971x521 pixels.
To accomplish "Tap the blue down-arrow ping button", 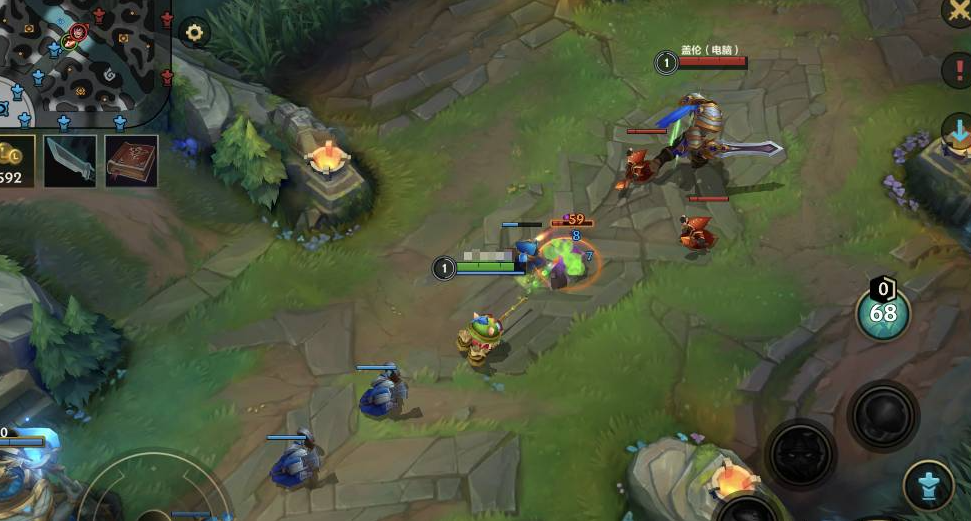I will [x=958, y=131].
